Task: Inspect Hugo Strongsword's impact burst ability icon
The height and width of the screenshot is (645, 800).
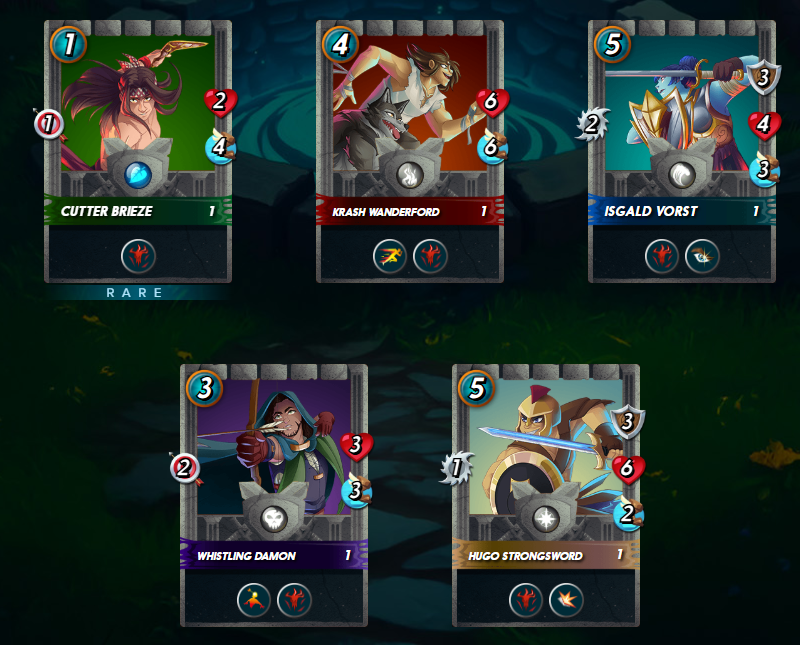Action: click(x=566, y=600)
